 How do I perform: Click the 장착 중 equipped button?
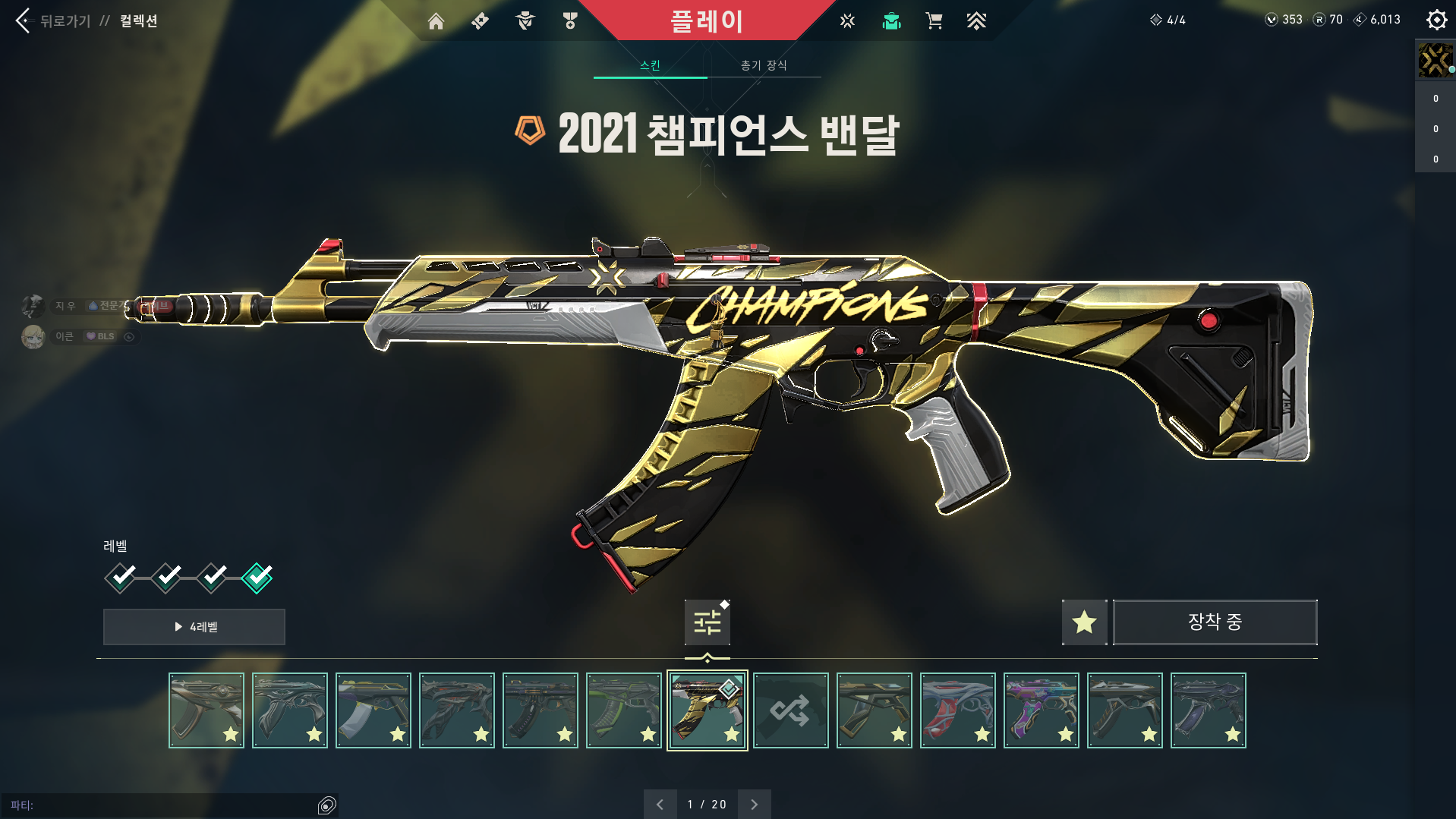pyautogui.click(x=1214, y=622)
